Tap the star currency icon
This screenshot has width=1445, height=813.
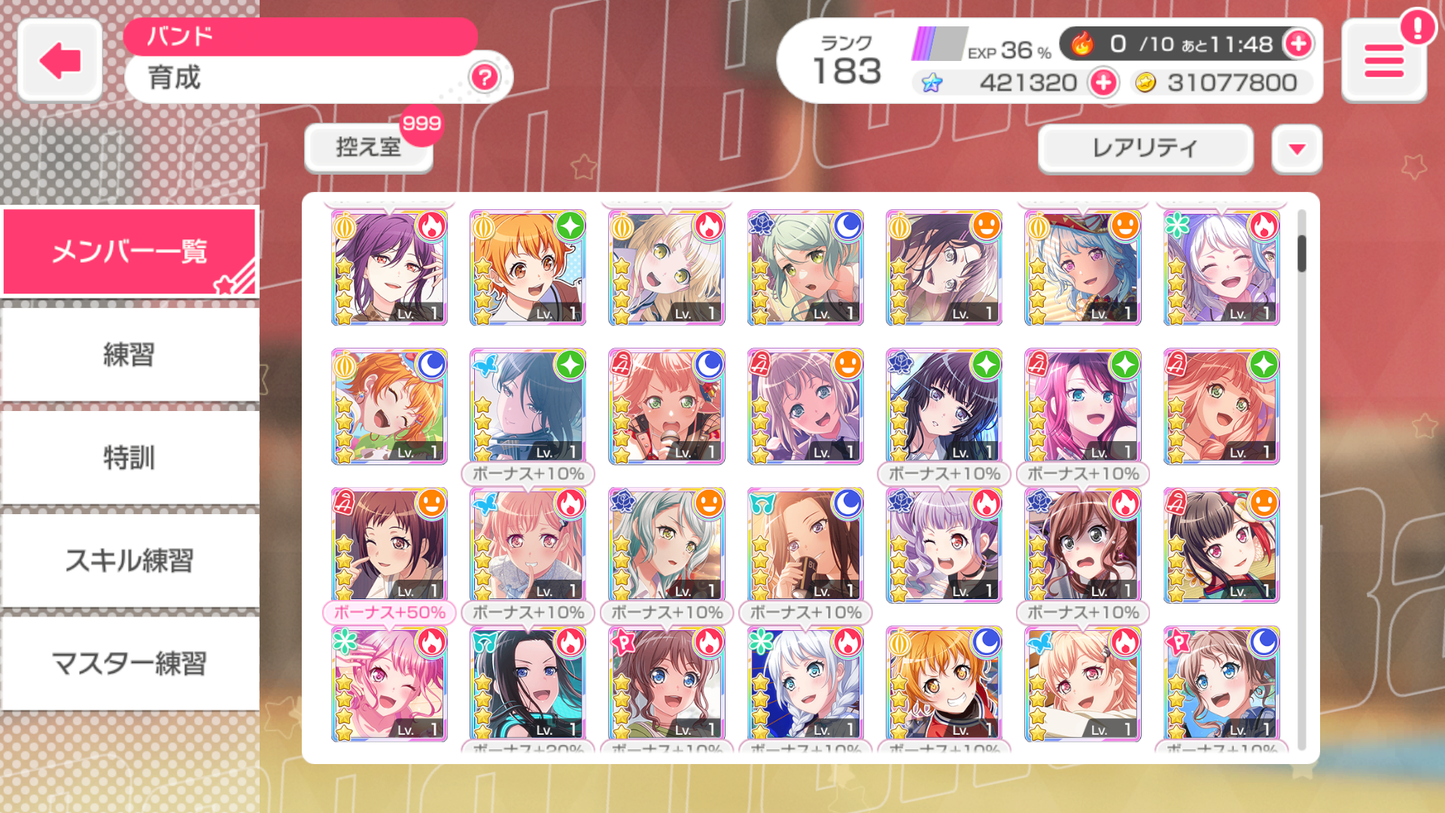tap(931, 82)
